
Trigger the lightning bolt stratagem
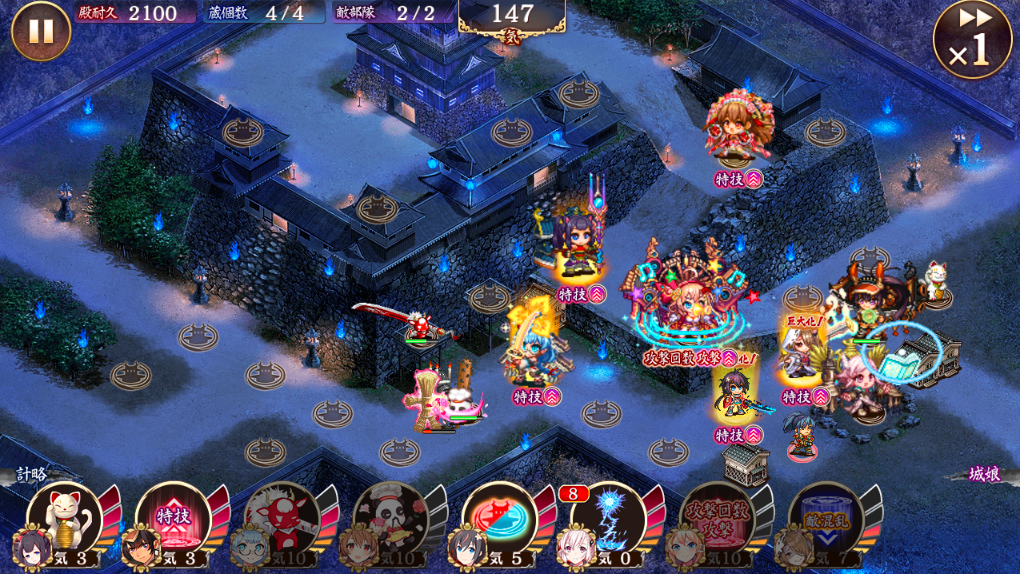(x=609, y=519)
